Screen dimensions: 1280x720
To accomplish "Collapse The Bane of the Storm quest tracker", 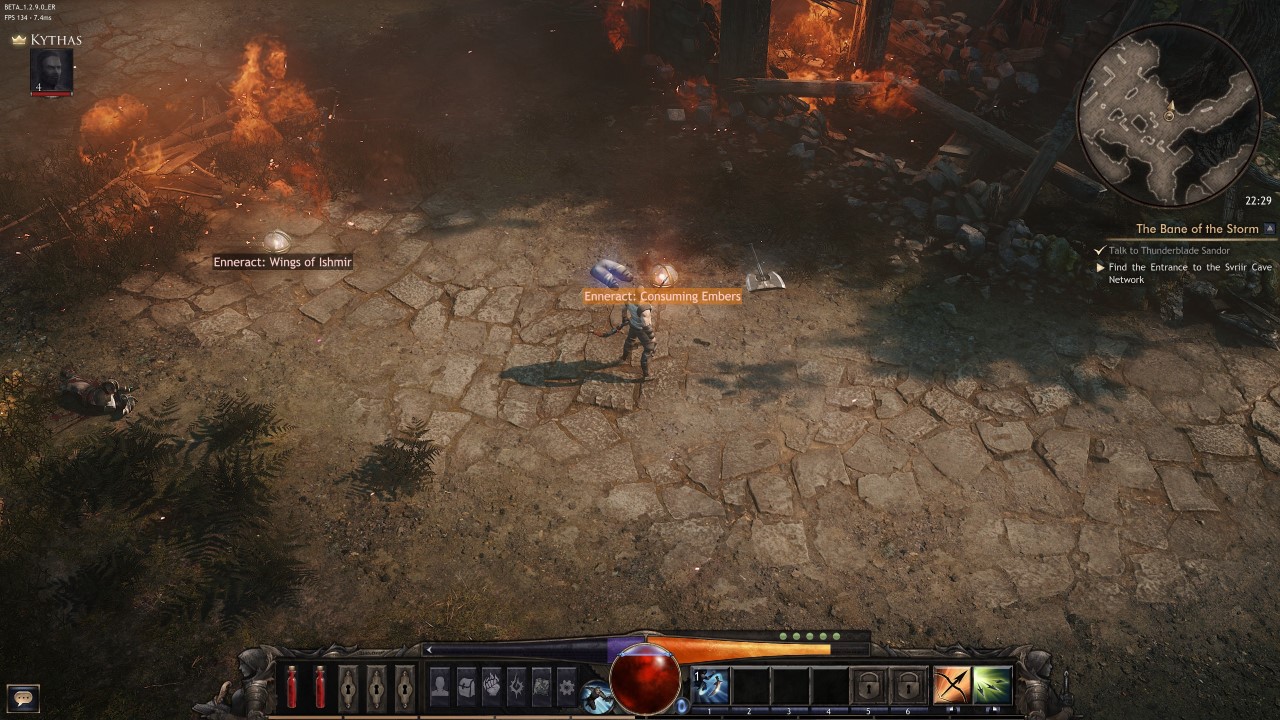I will pyautogui.click(x=1269, y=229).
